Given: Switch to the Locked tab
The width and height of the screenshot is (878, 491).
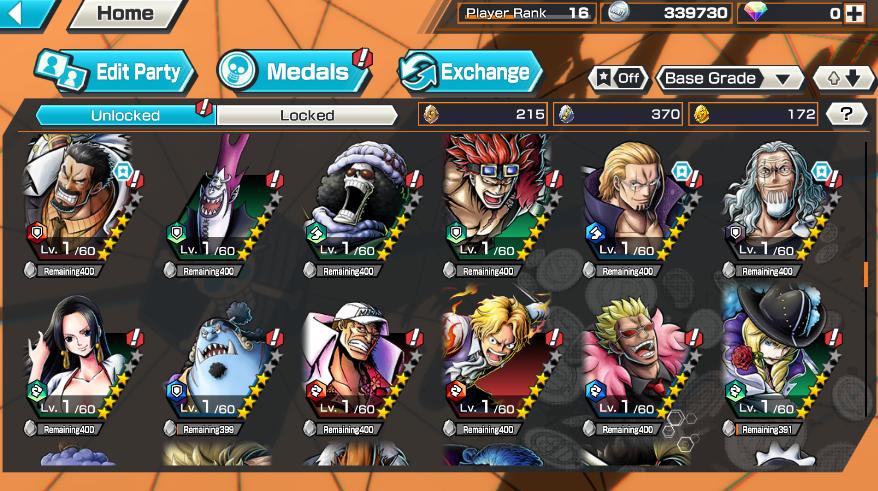Looking at the screenshot, I should coord(307,115).
